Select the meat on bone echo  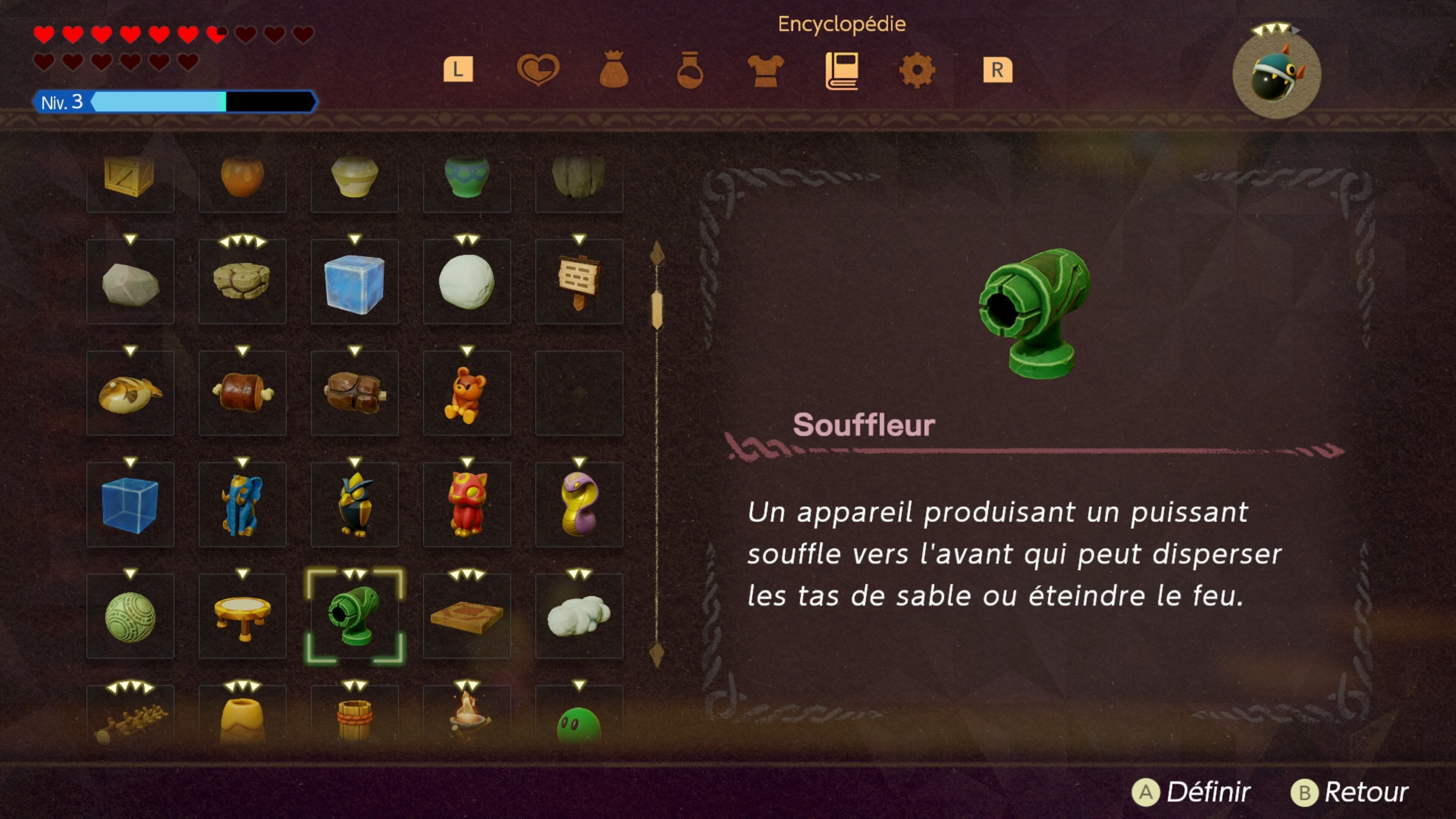click(x=242, y=393)
